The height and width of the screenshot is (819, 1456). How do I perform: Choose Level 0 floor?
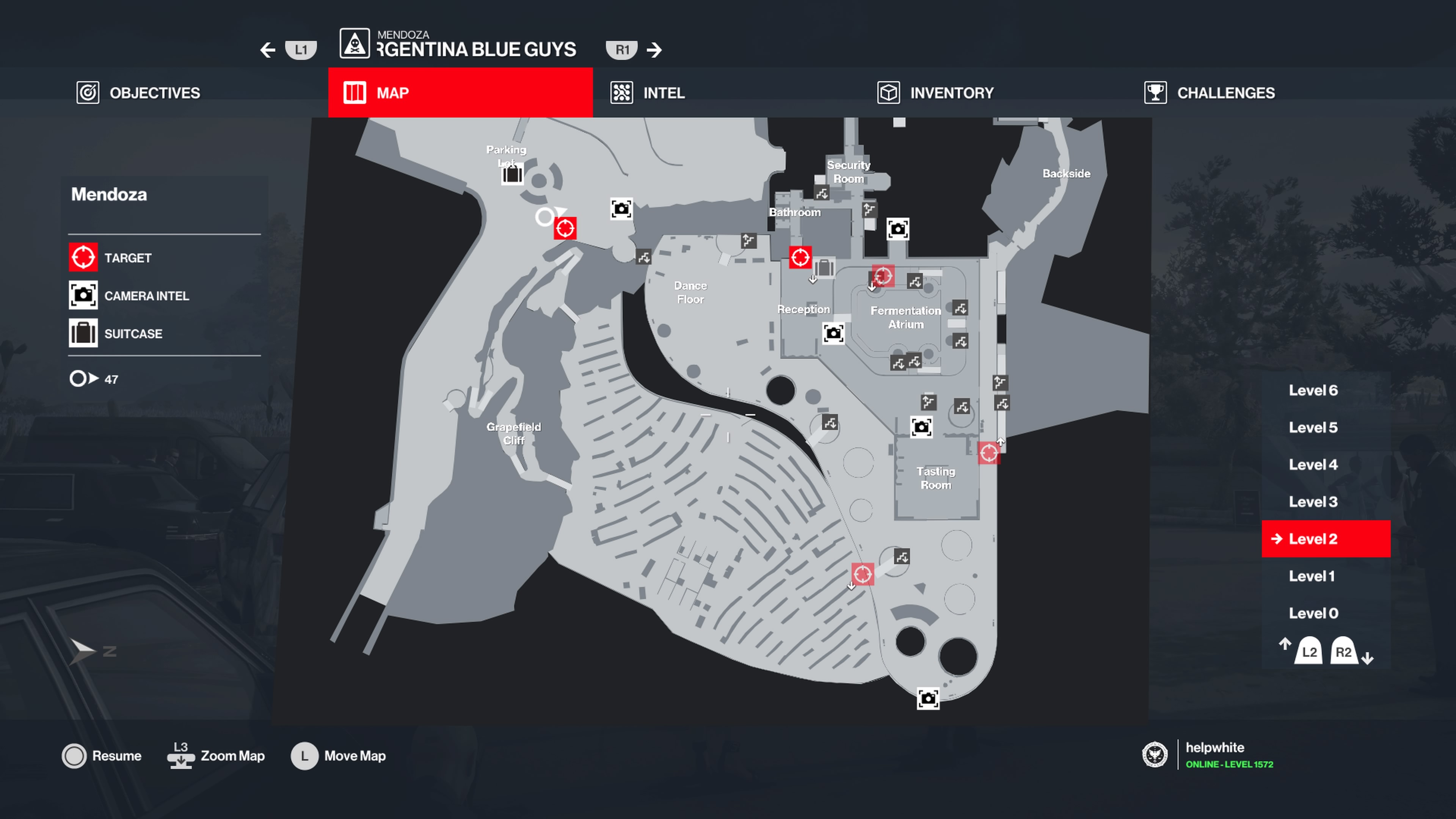pos(1312,613)
